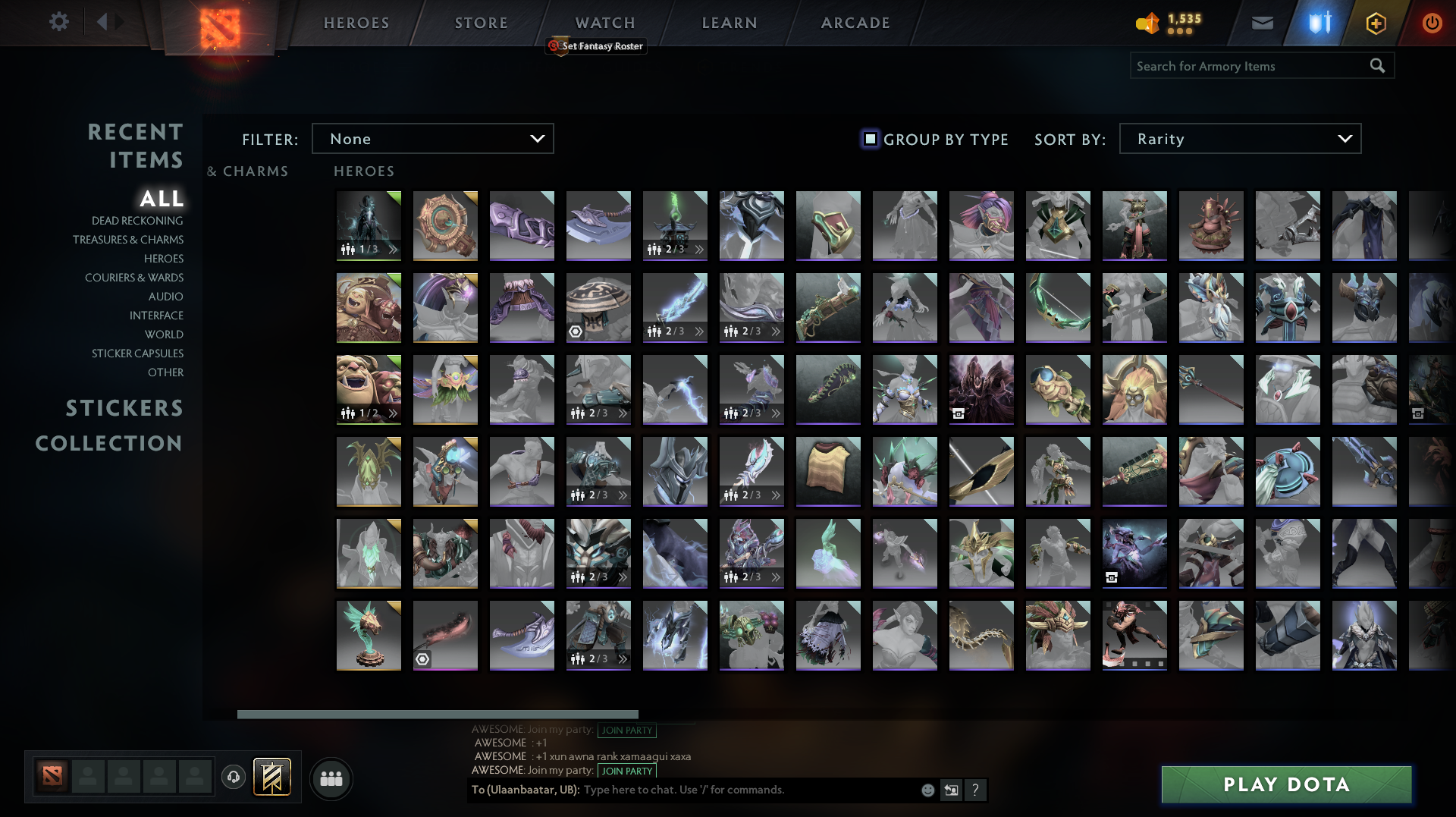Open the mail envelope icon
The image size is (1456, 817).
pos(1262,22)
